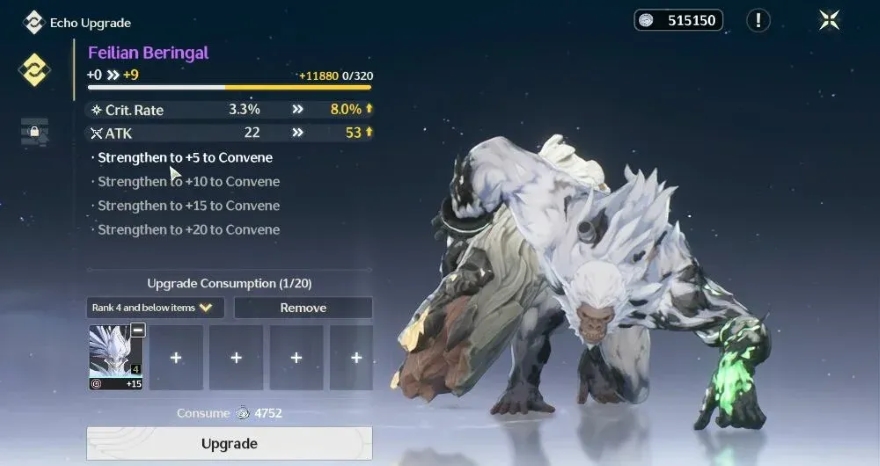Switch to the locked tab icon
This screenshot has width=880, height=466.
pos(34,131)
